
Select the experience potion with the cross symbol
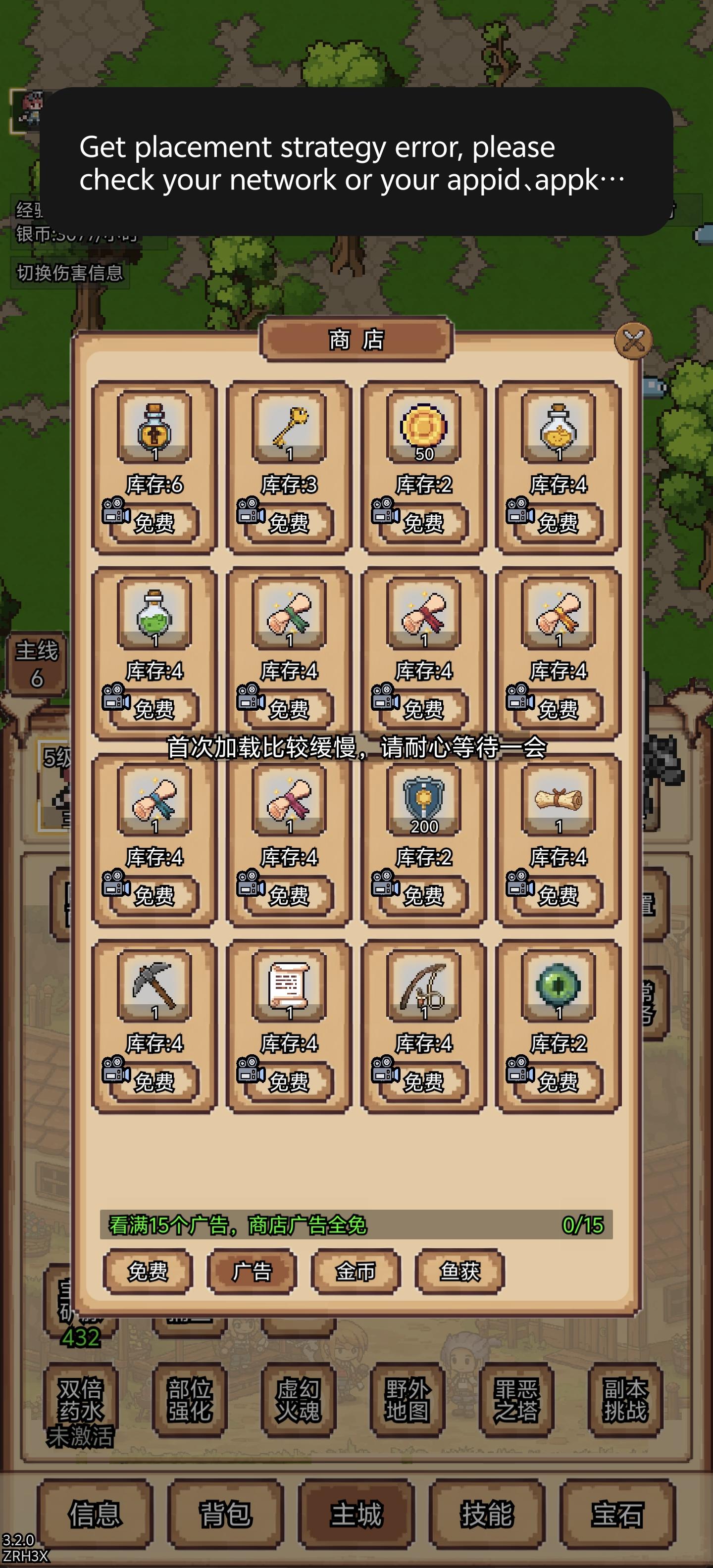coord(155,432)
